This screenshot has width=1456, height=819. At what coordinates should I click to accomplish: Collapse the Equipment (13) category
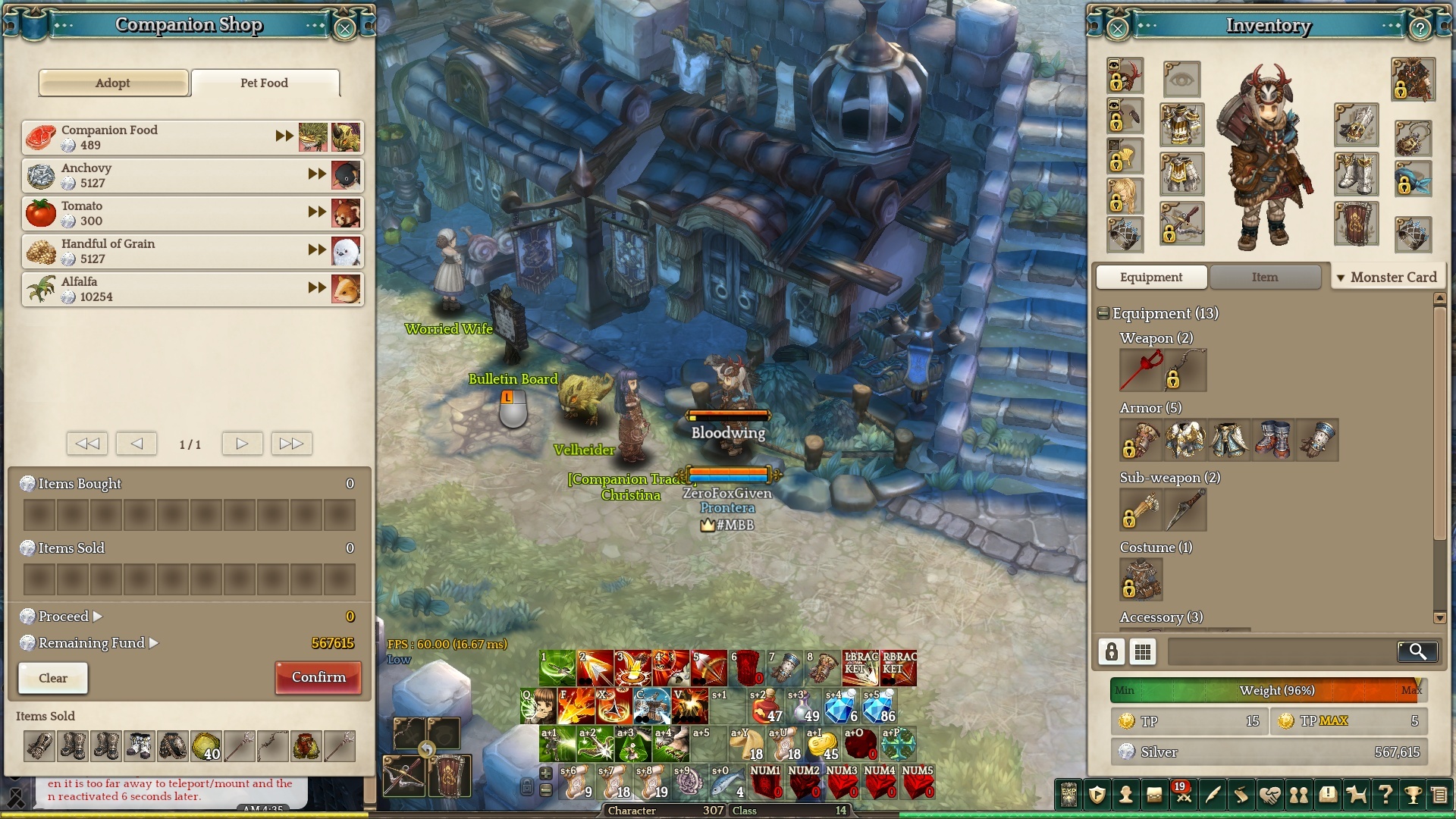1103,313
